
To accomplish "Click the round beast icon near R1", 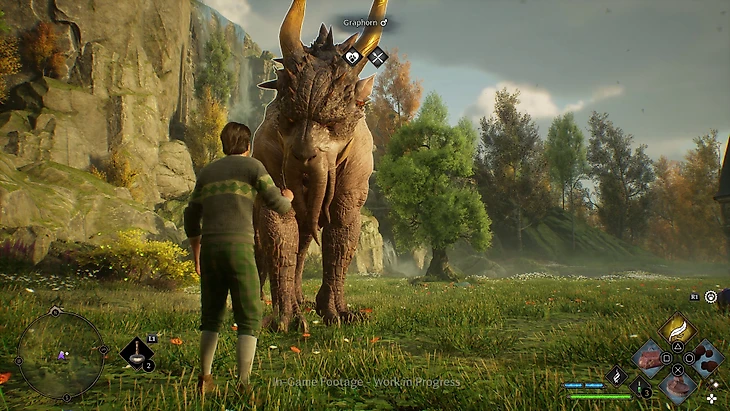I will point(711,297).
